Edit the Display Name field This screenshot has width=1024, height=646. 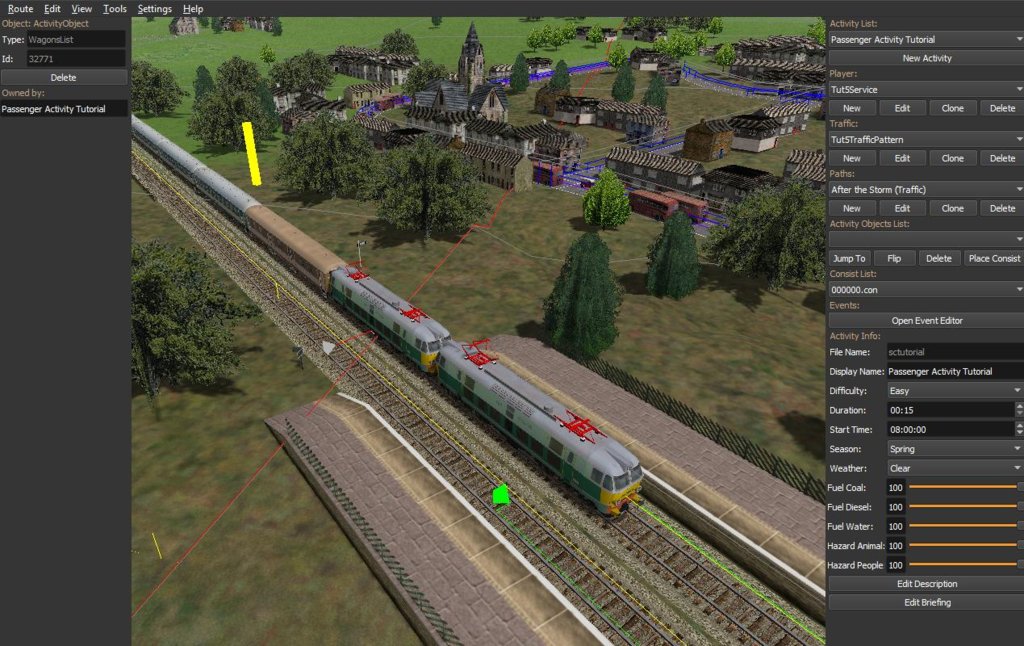[x=953, y=372]
